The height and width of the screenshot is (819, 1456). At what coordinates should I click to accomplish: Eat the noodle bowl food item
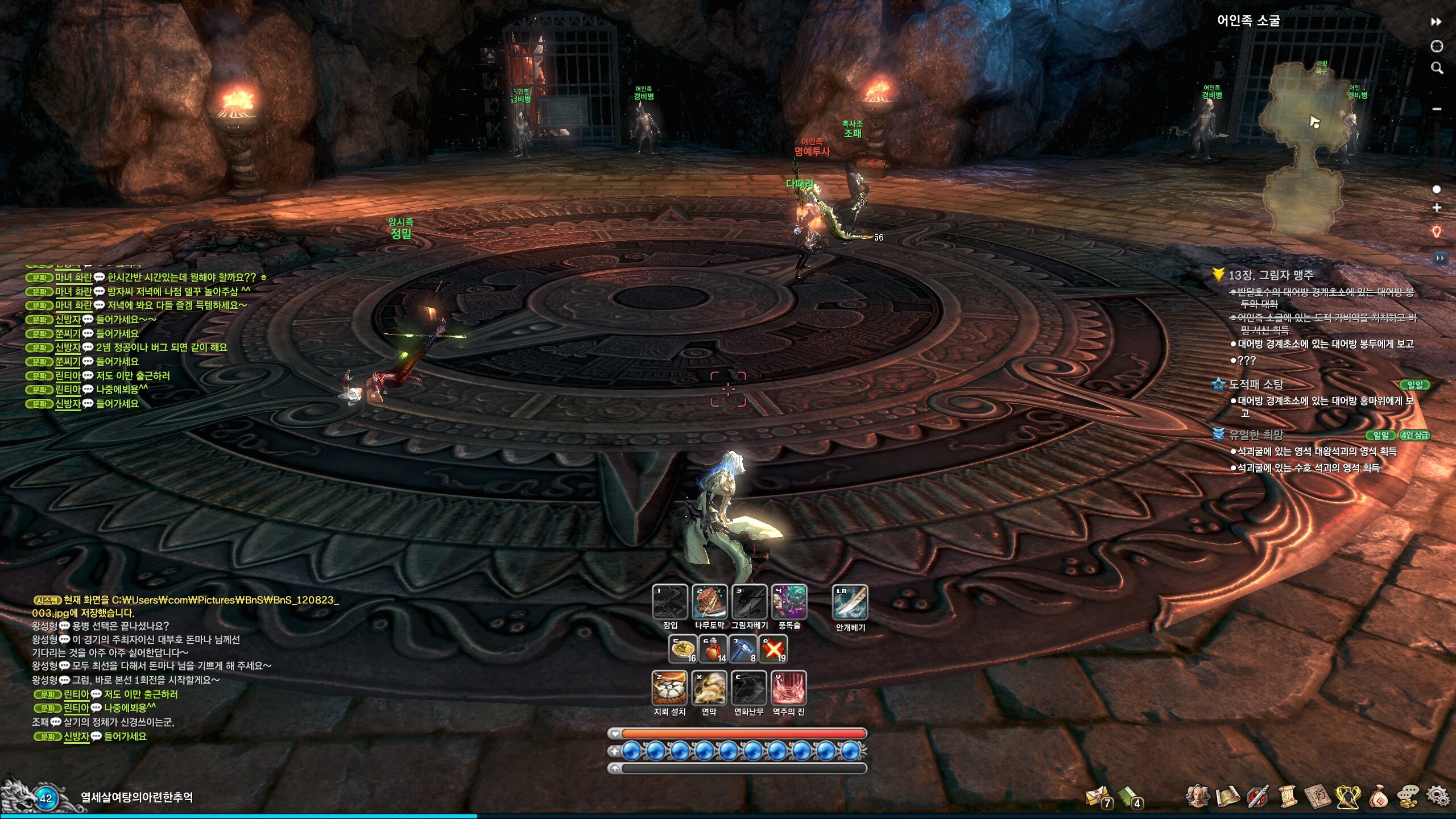(x=682, y=649)
